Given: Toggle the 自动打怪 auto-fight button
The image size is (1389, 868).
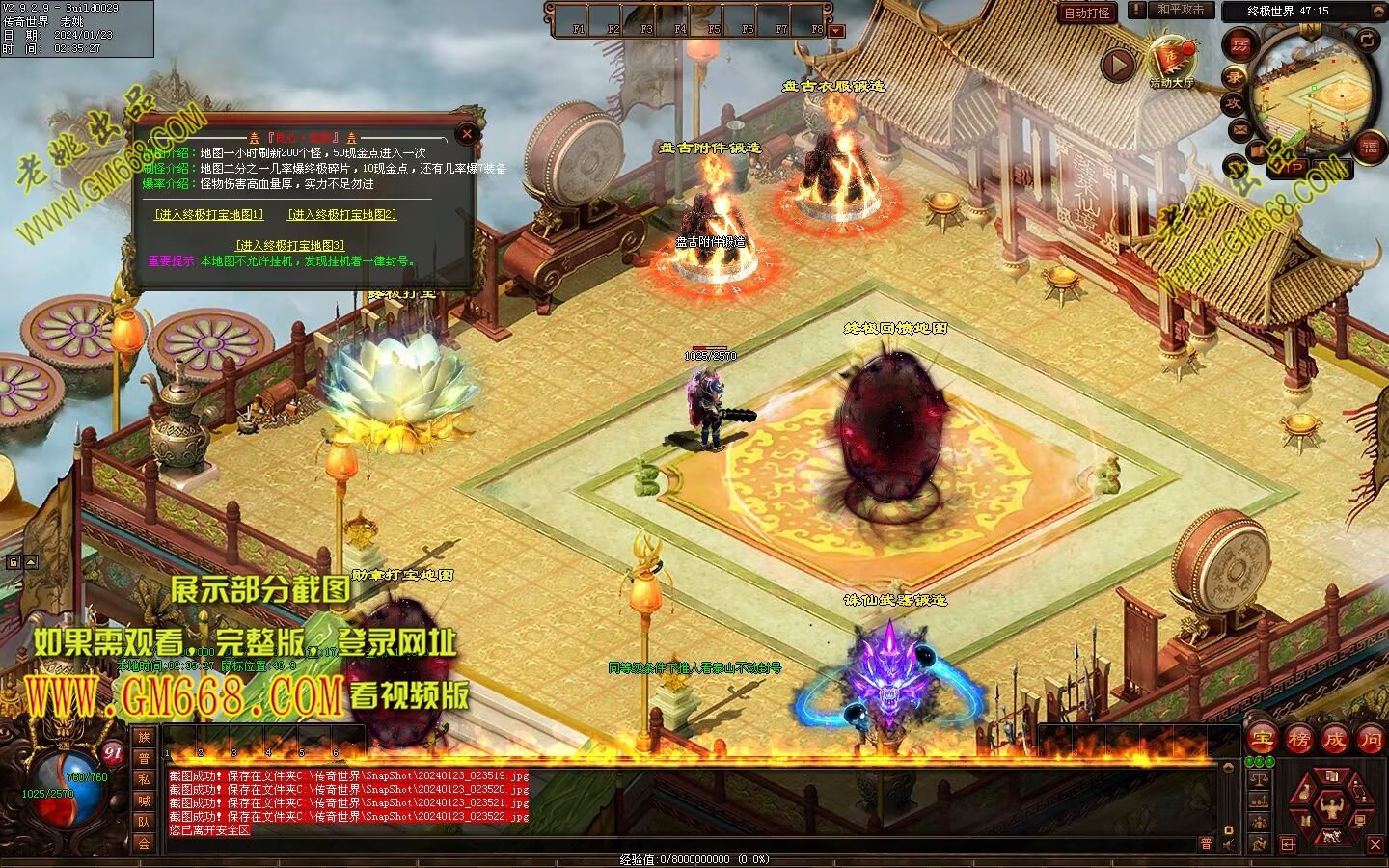Looking at the screenshot, I should pyautogui.click(x=1086, y=13).
